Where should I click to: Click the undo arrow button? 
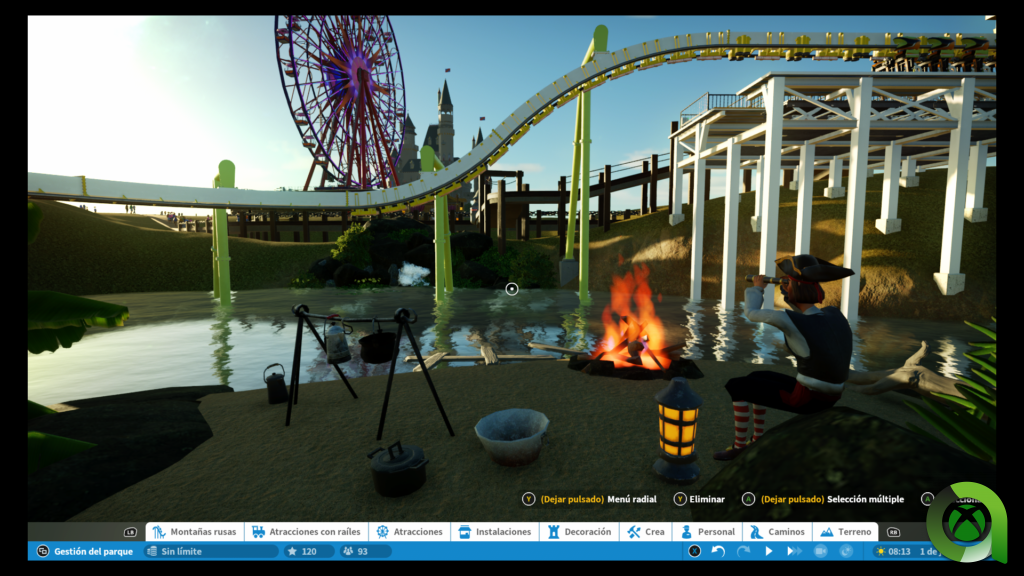pyautogui.click(x=718, y=551)
